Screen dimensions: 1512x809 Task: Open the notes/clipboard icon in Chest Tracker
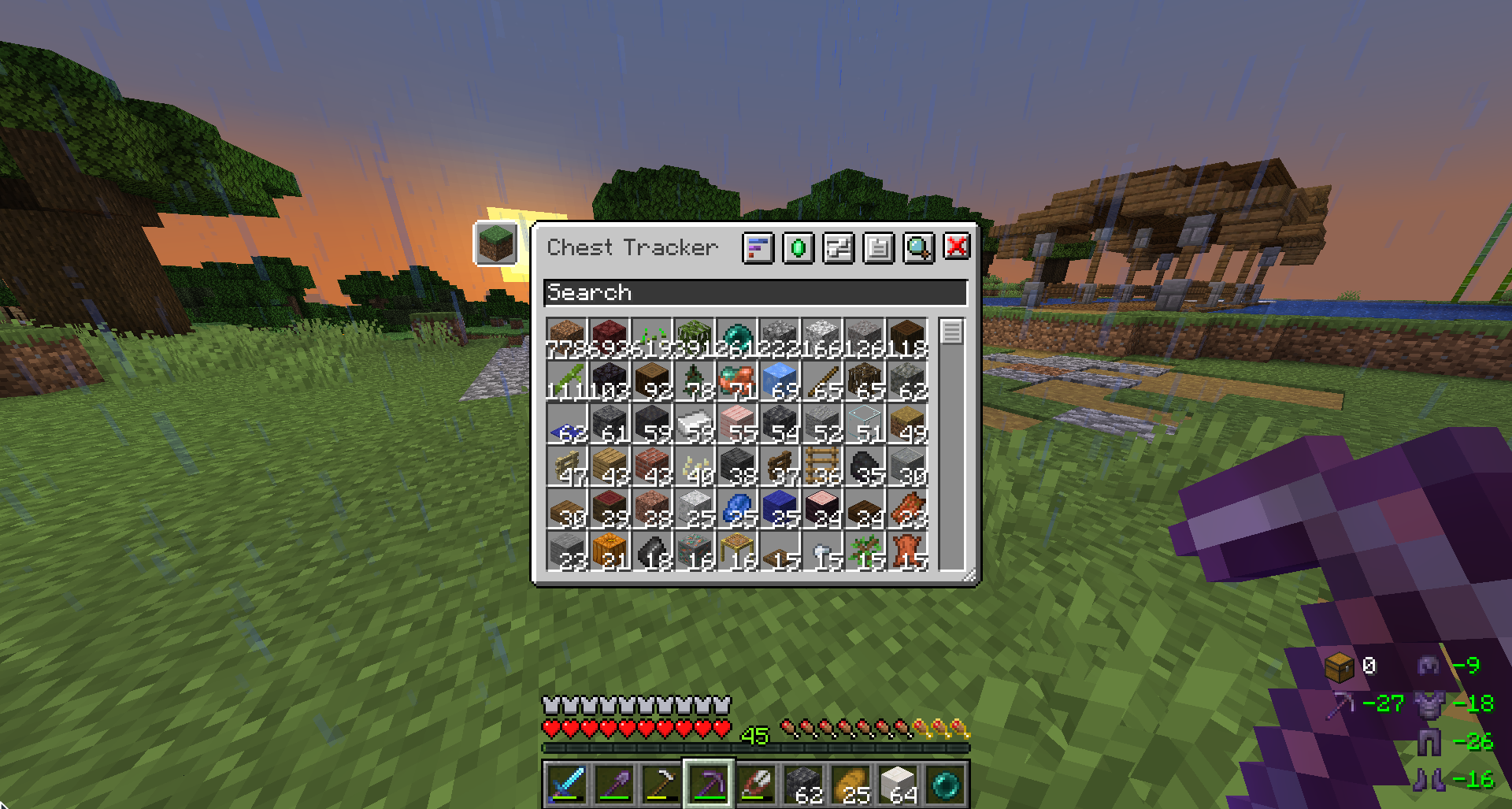click(877, 247)
